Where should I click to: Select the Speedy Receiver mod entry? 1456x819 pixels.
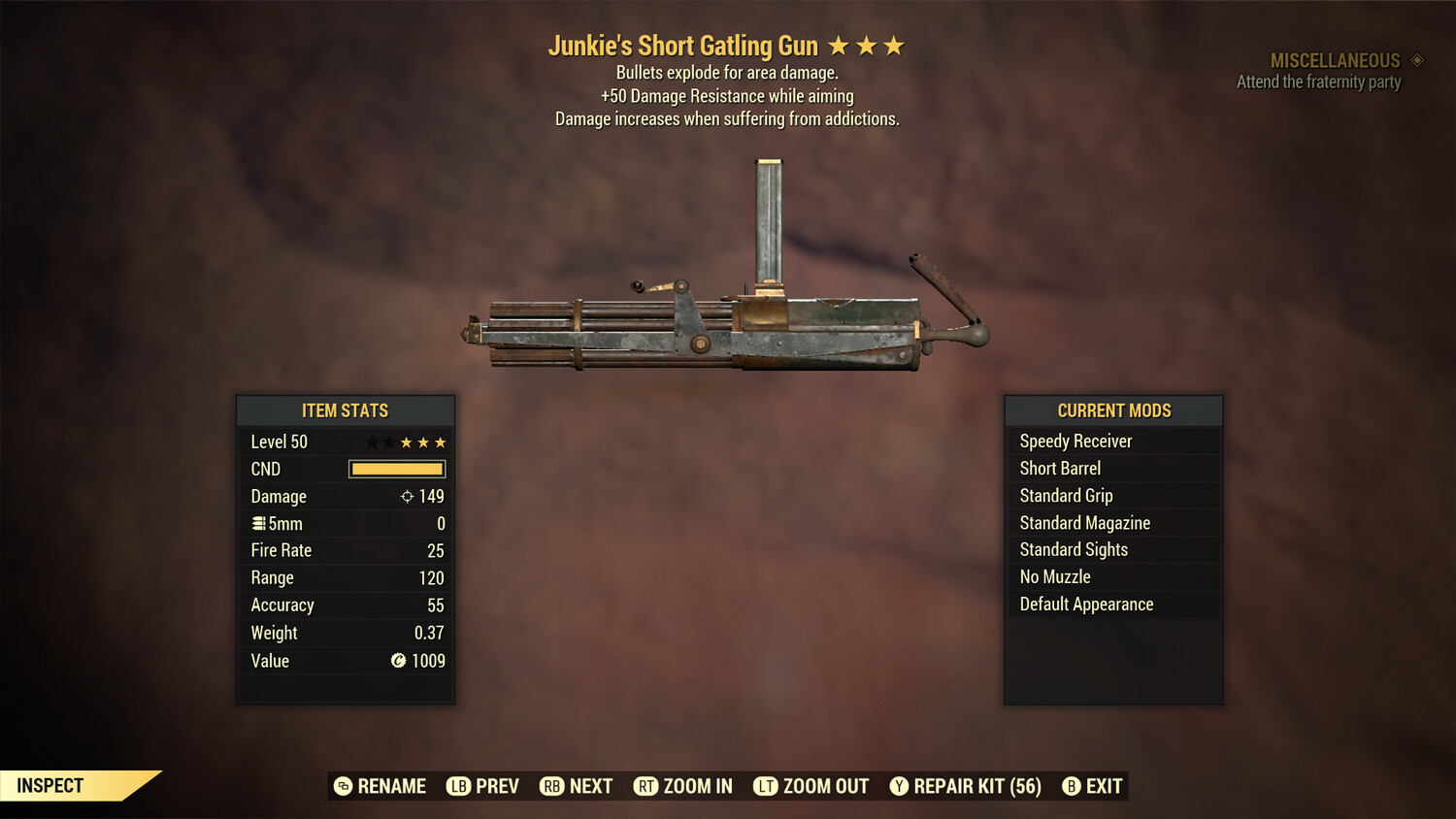pyautogui.click(x=1075, y=441)
